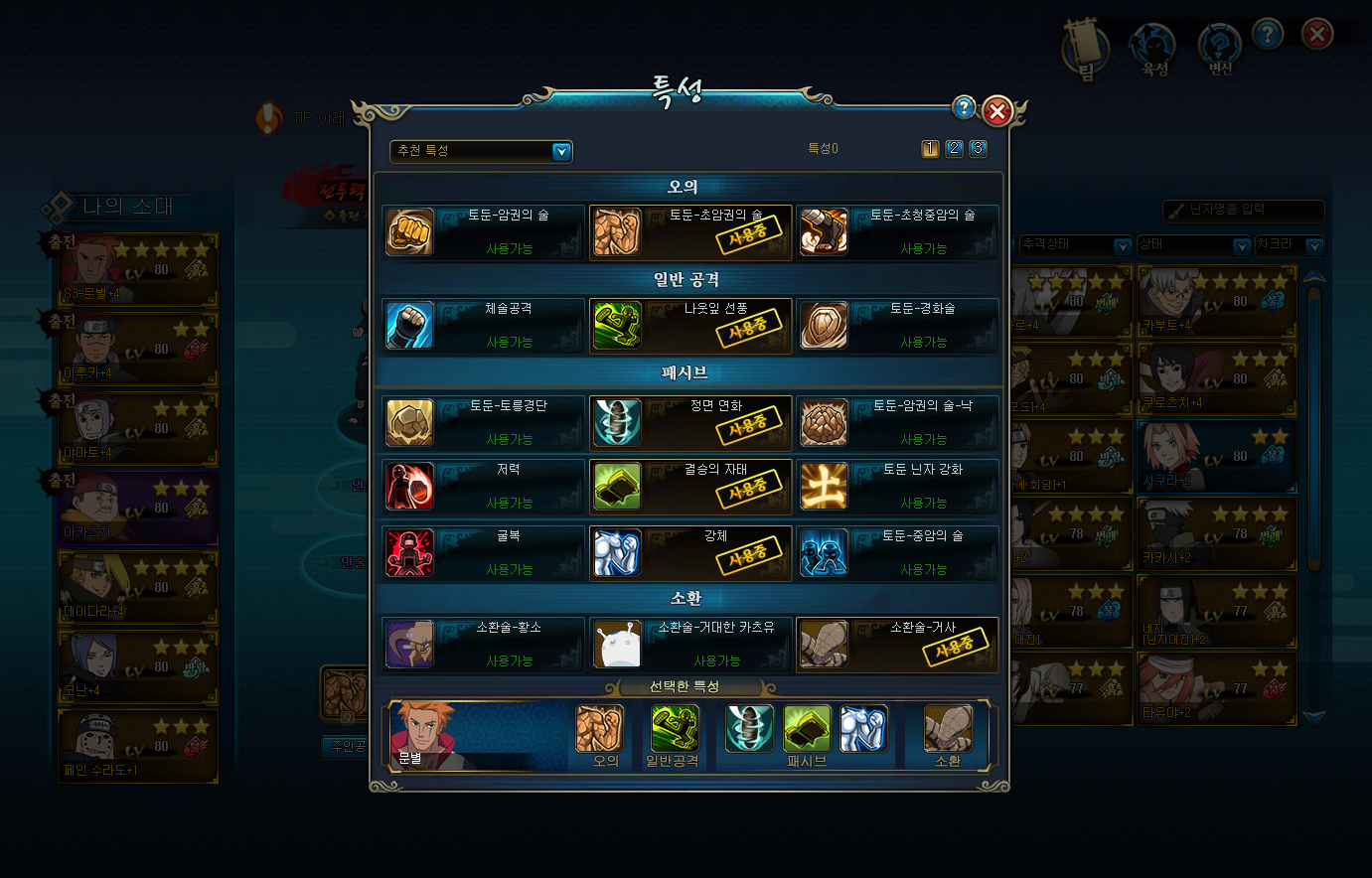This screenshot has width=1372, height=878.
Task: Close the background screen with red X
Action: point(1317,36)
